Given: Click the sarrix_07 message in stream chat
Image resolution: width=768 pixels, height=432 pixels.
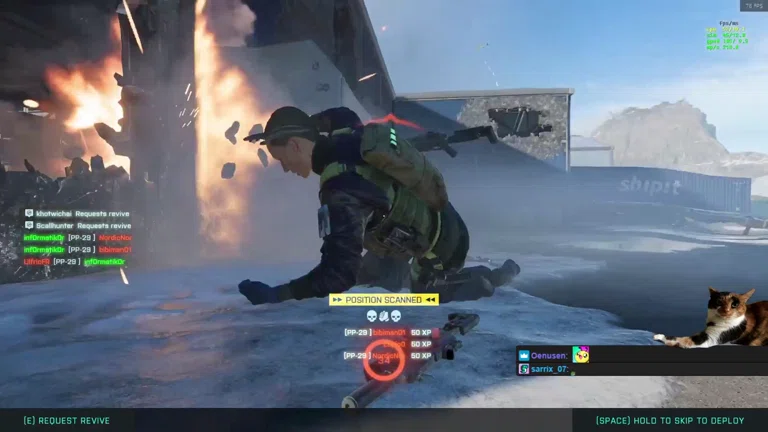Looking at the screenshot, I should pyautogui.click(x=548, y=369).
